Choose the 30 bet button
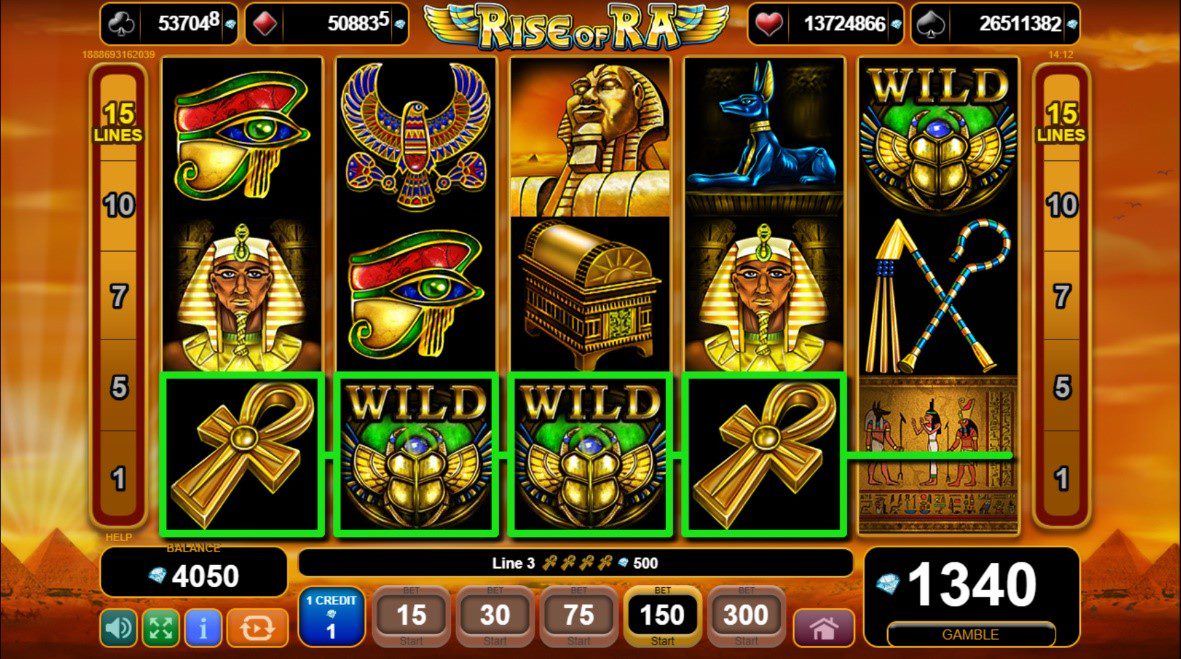 495,617
